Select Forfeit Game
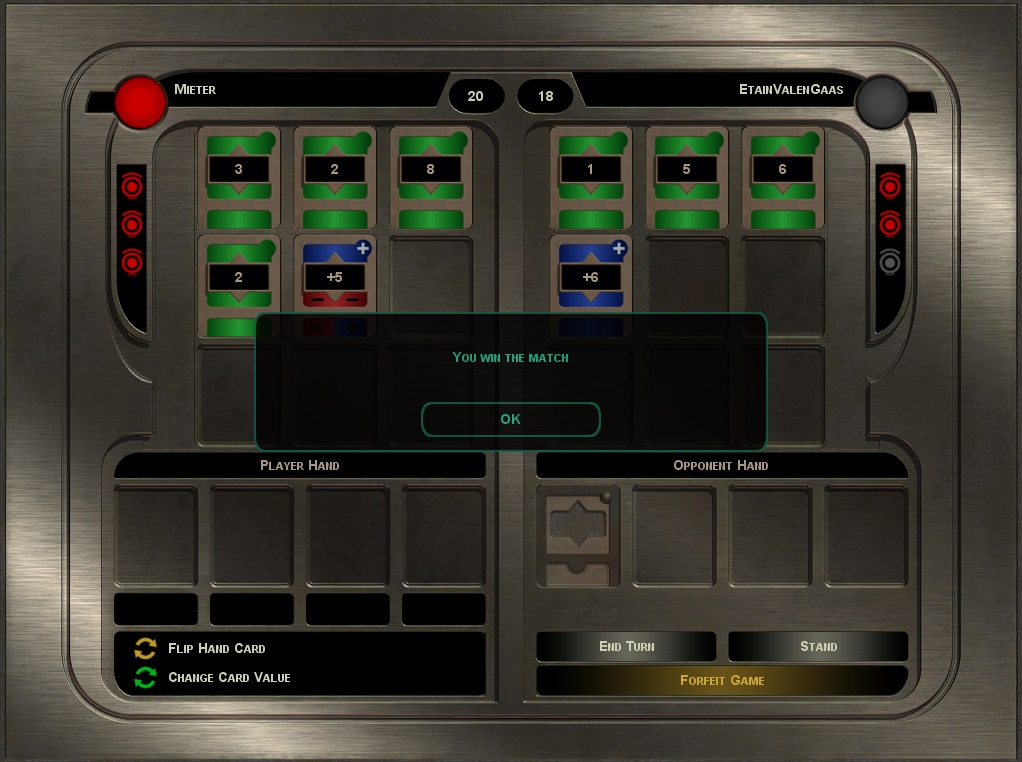 722,680
